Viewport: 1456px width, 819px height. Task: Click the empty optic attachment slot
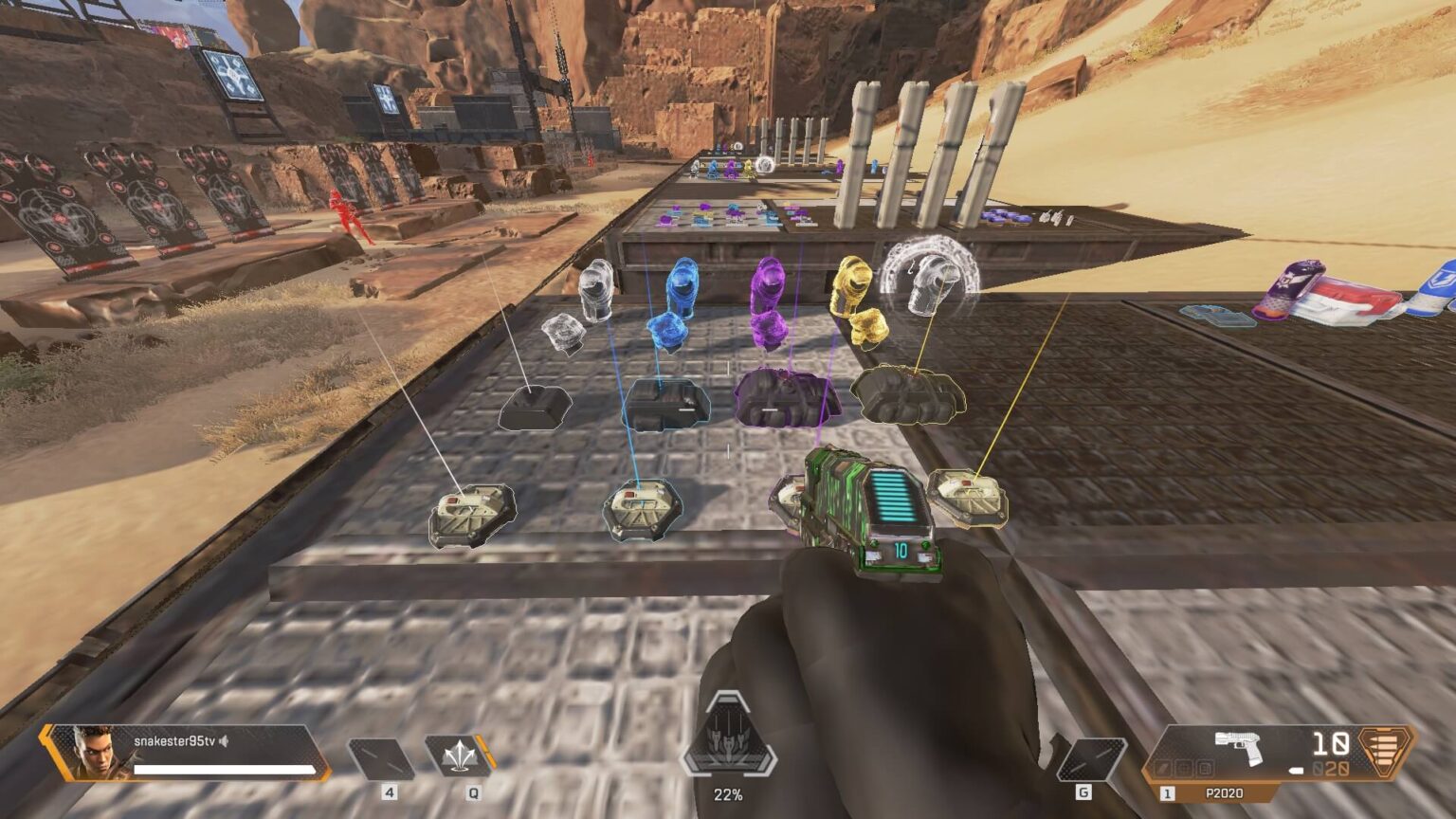click(x=1184, y=768)
